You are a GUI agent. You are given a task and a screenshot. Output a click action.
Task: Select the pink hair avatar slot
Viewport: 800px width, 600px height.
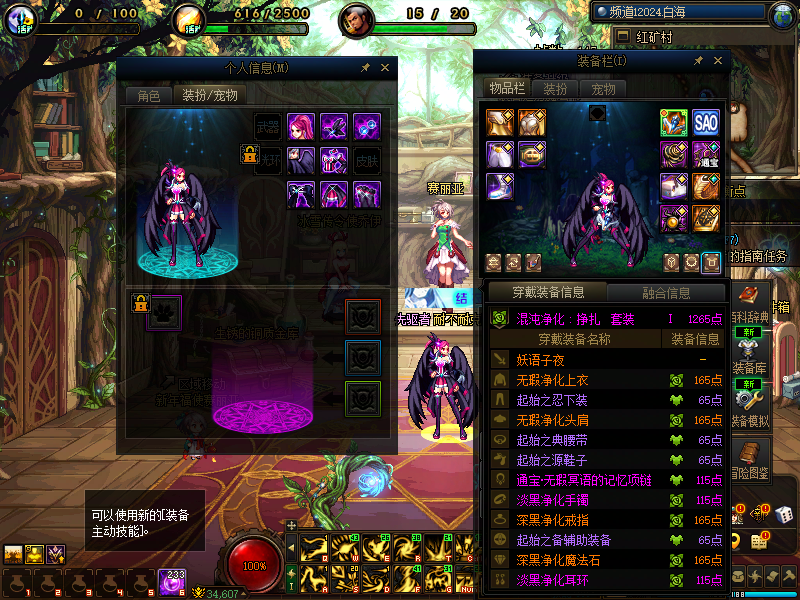[x=301, y=127]
